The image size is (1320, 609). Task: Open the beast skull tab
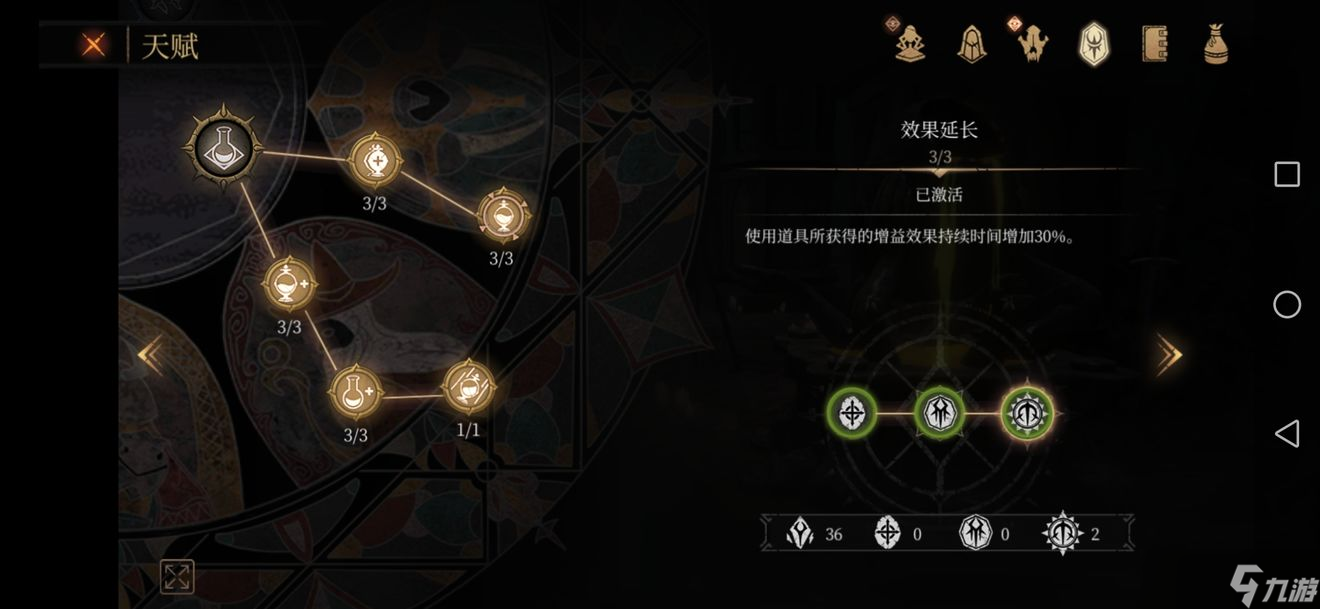click(x=1033, y=44)
